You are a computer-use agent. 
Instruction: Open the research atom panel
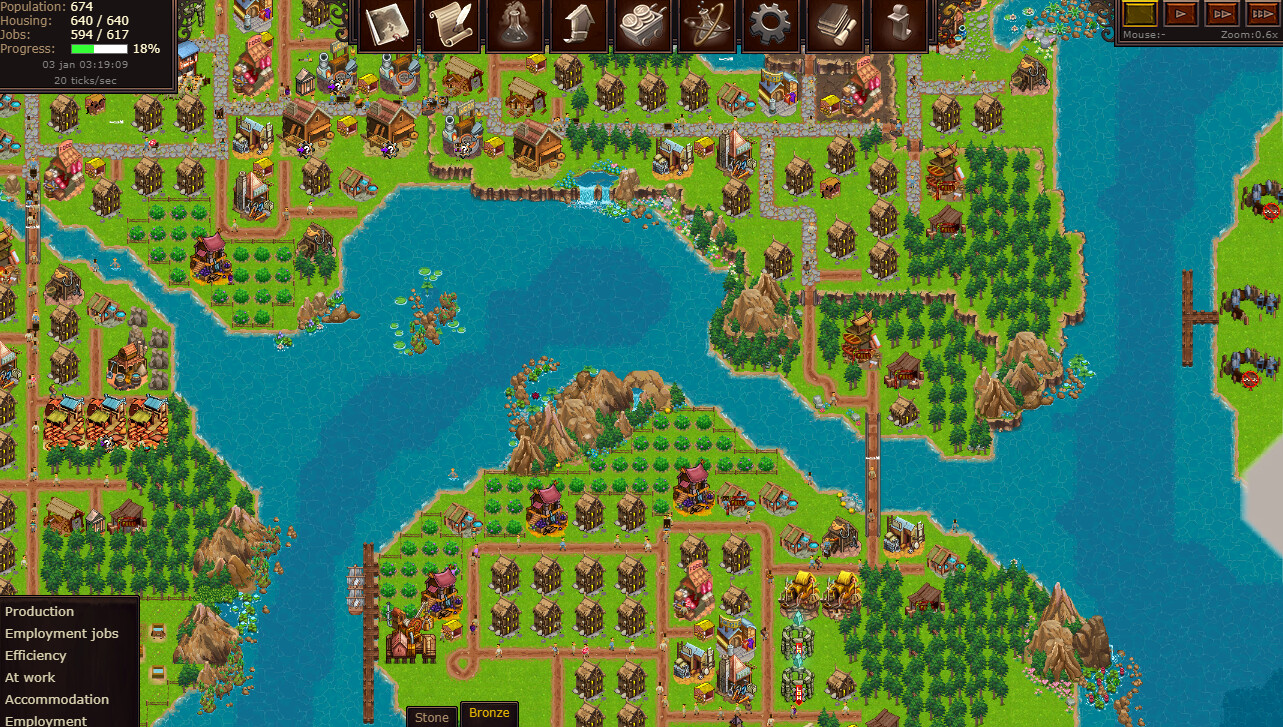pos(707,25)
